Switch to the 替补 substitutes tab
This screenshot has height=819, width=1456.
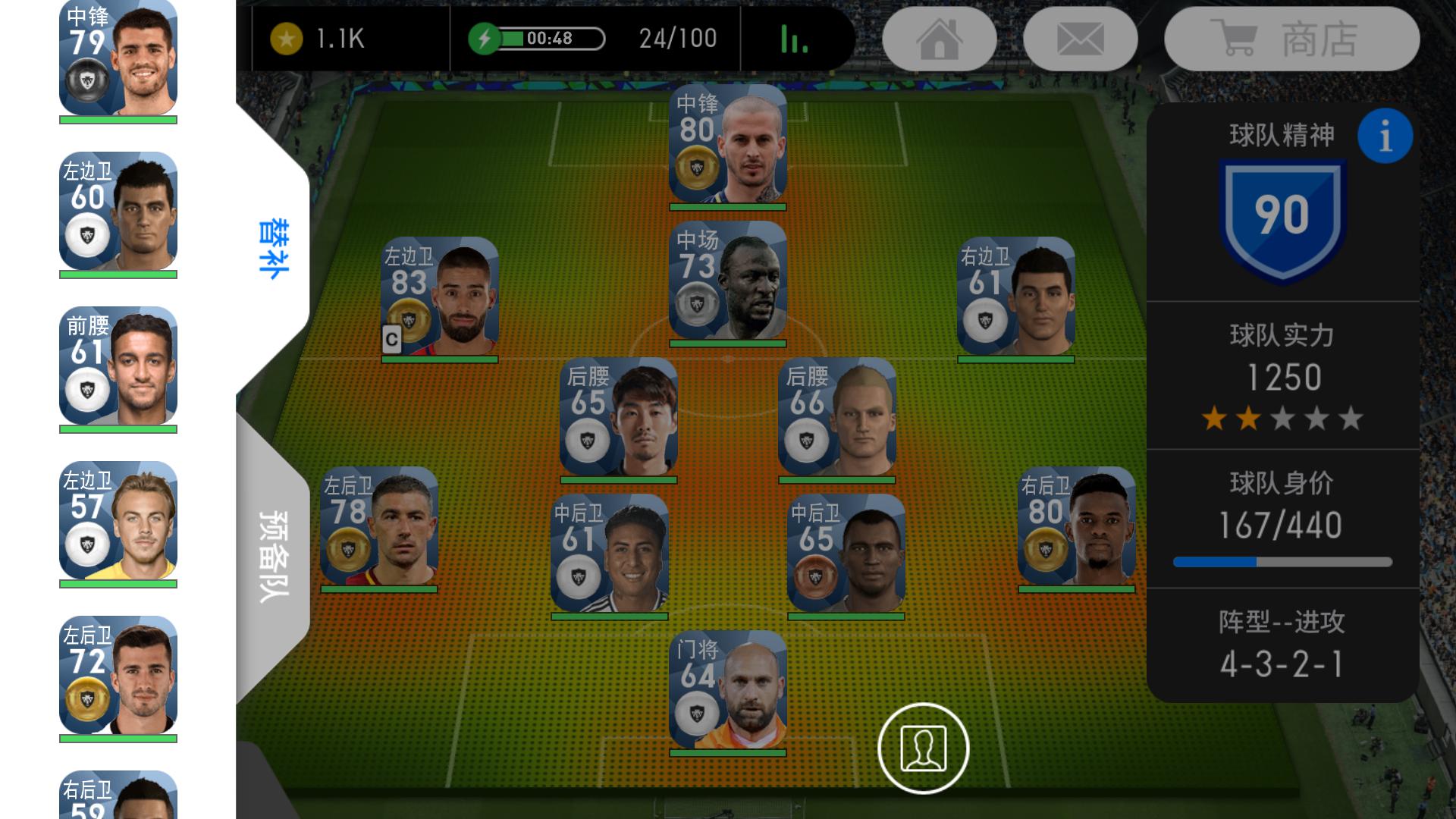pyautogui.click(x=273, y=249)
